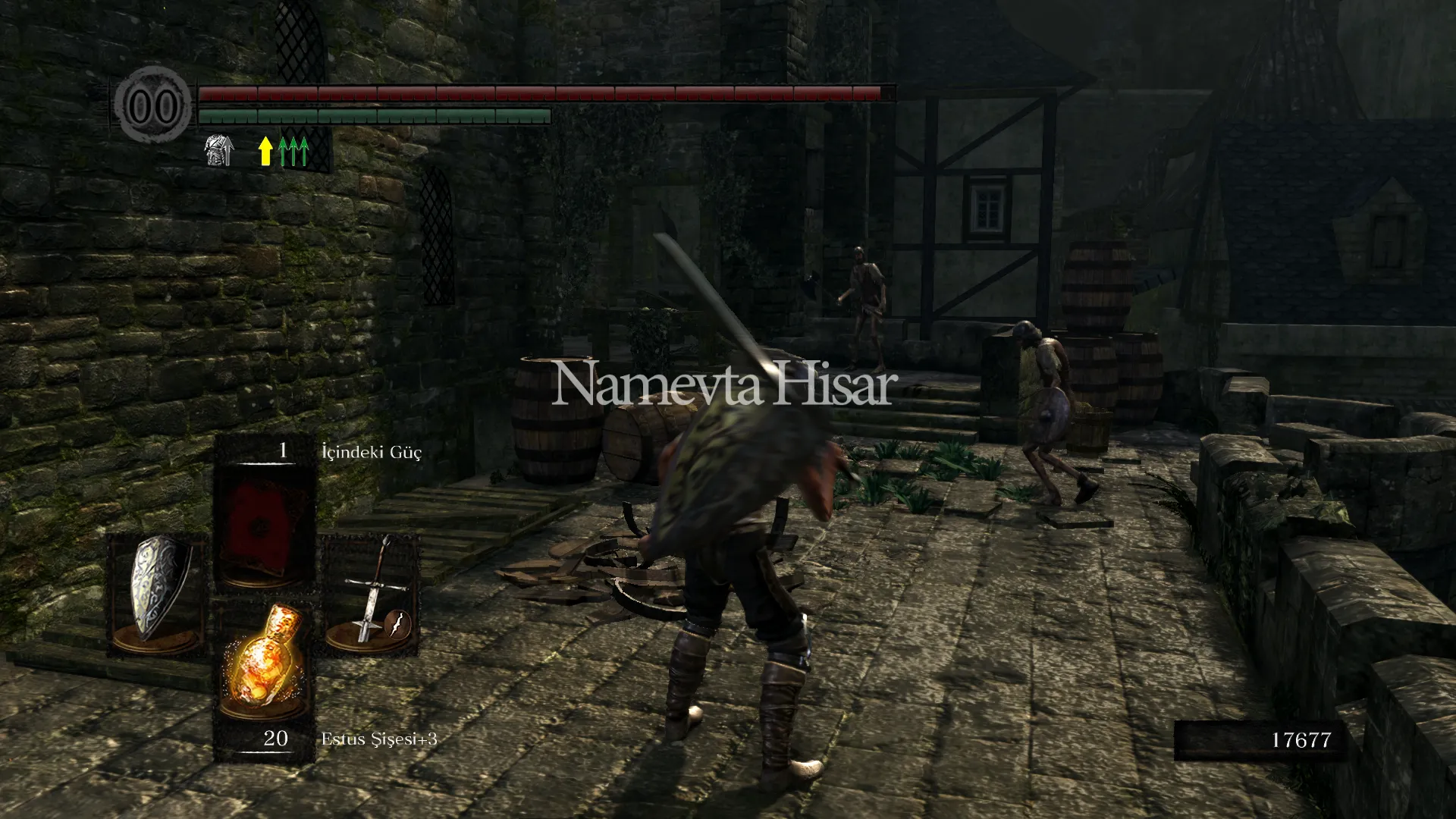Image resolution: width=1456 pixels, height=819 pixels.
Task: Select the silver shield equipment slot
Action: click(x=158, y=593)
